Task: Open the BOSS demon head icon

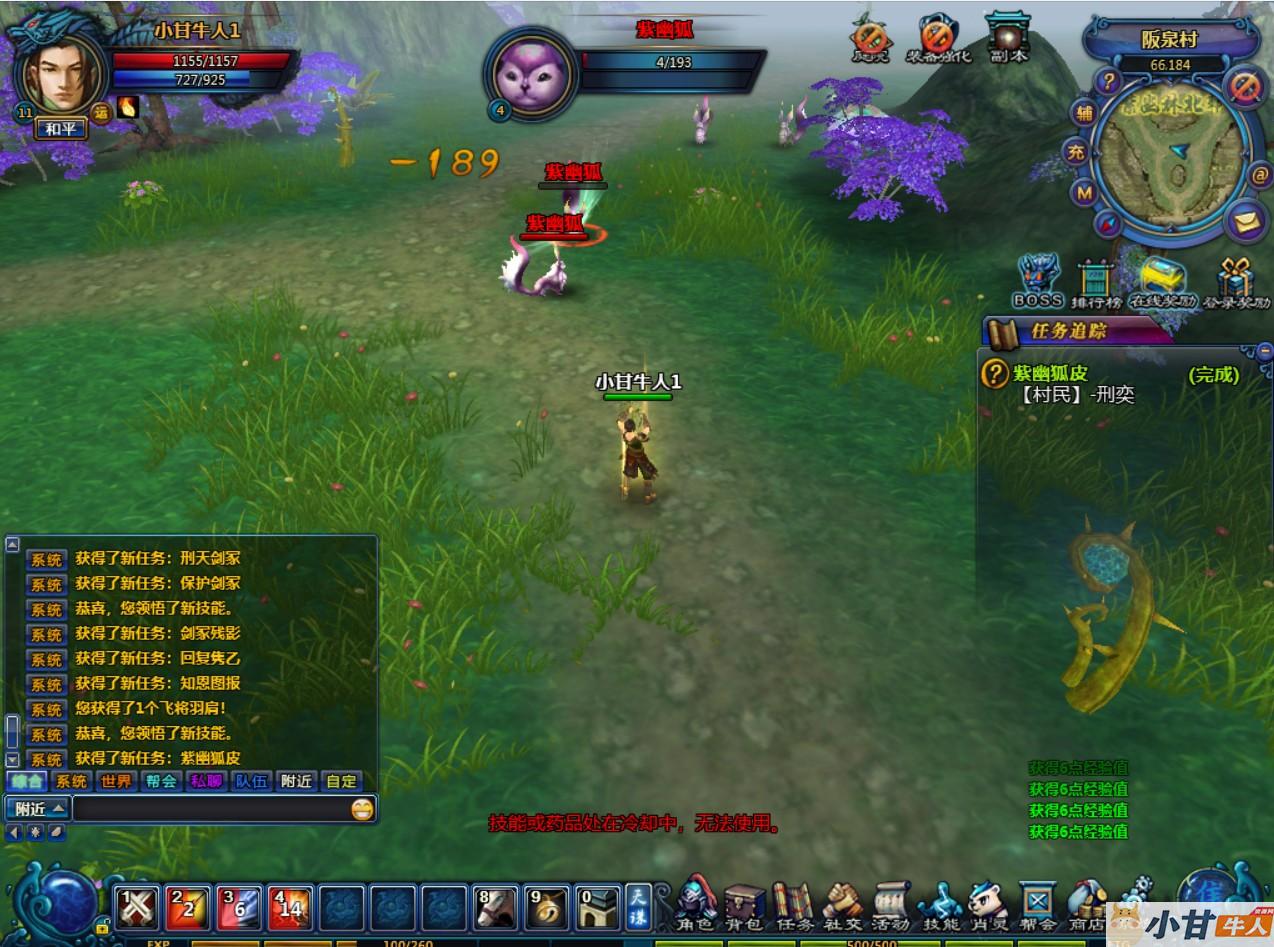Action: coord(1038,280)
